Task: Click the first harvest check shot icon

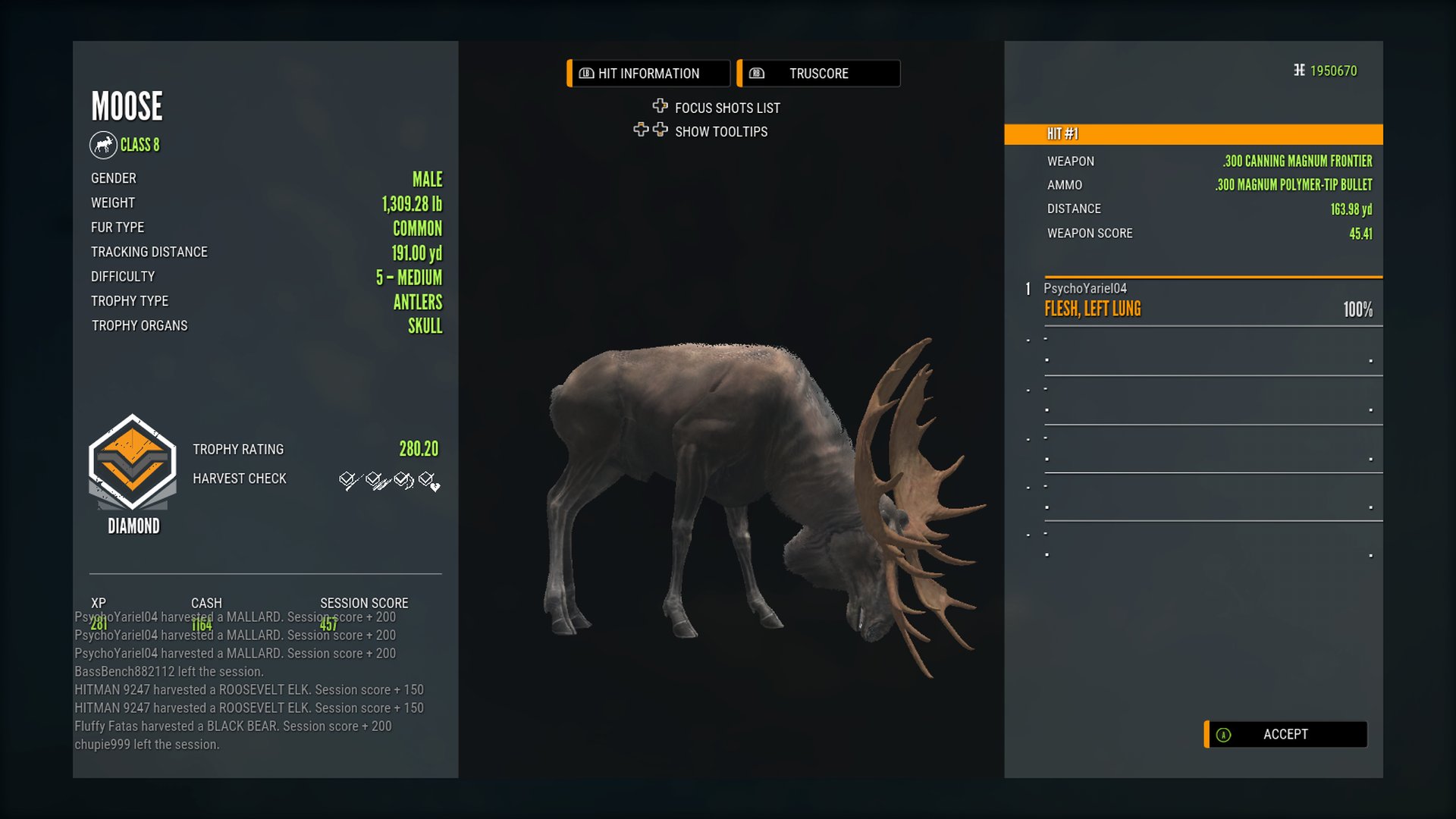Action: (348, 480)
